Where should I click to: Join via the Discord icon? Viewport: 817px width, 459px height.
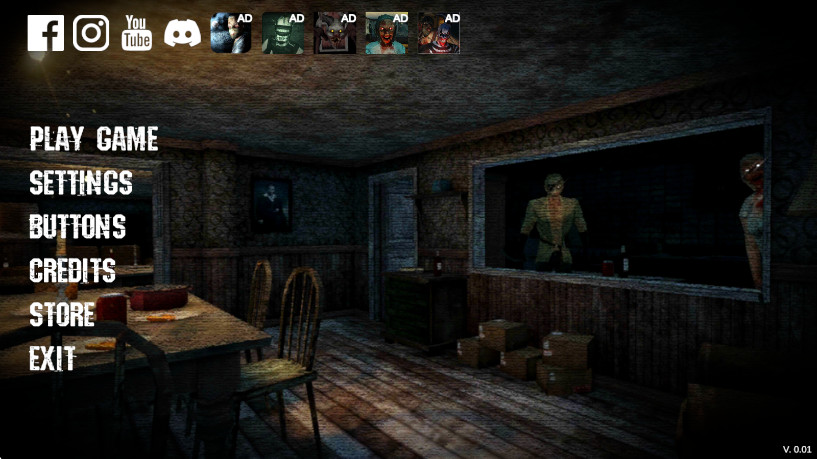[x=183, y=33]
